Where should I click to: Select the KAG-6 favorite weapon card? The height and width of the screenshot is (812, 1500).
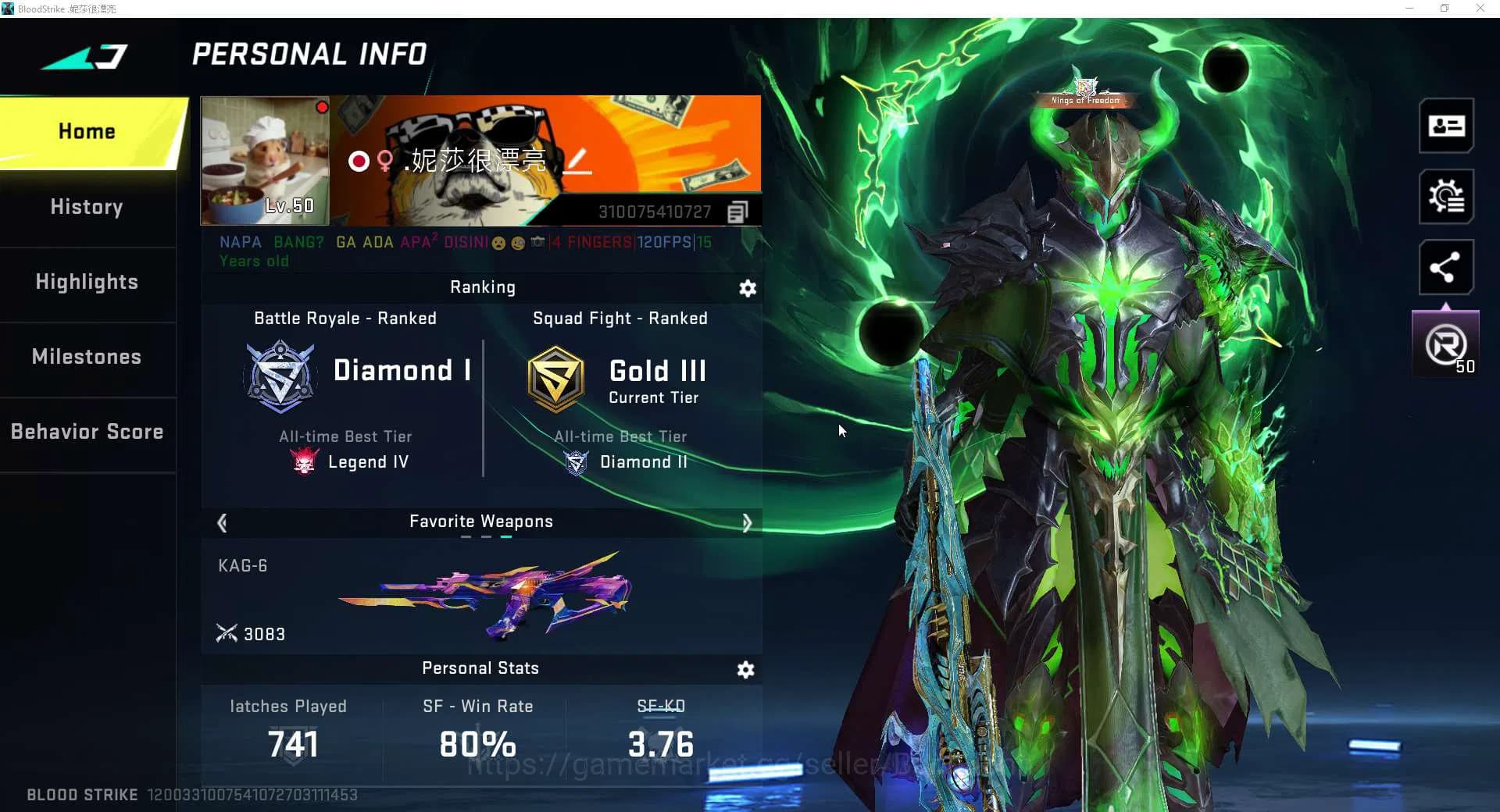pos(481,597)
